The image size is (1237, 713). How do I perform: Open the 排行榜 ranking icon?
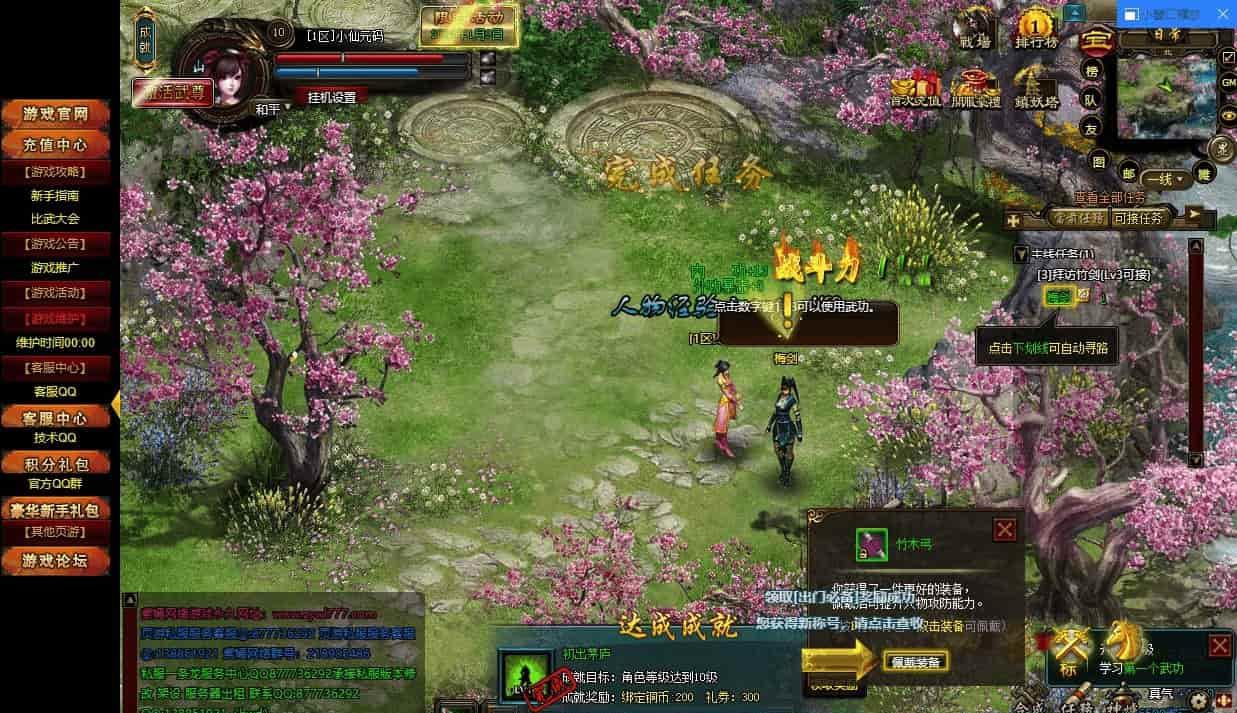pos(1036,32)
